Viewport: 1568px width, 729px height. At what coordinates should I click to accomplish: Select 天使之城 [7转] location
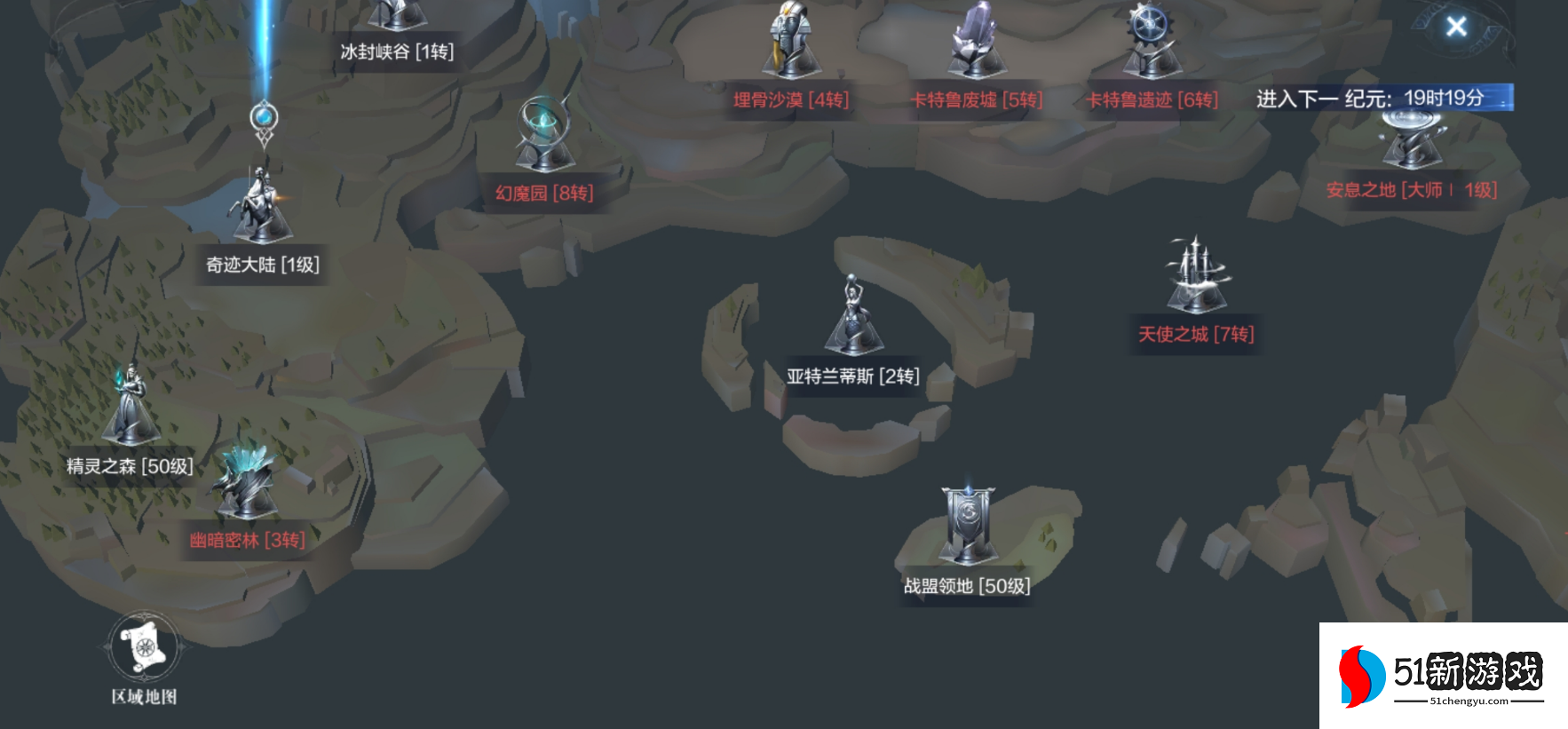[x=1196, y=334]
